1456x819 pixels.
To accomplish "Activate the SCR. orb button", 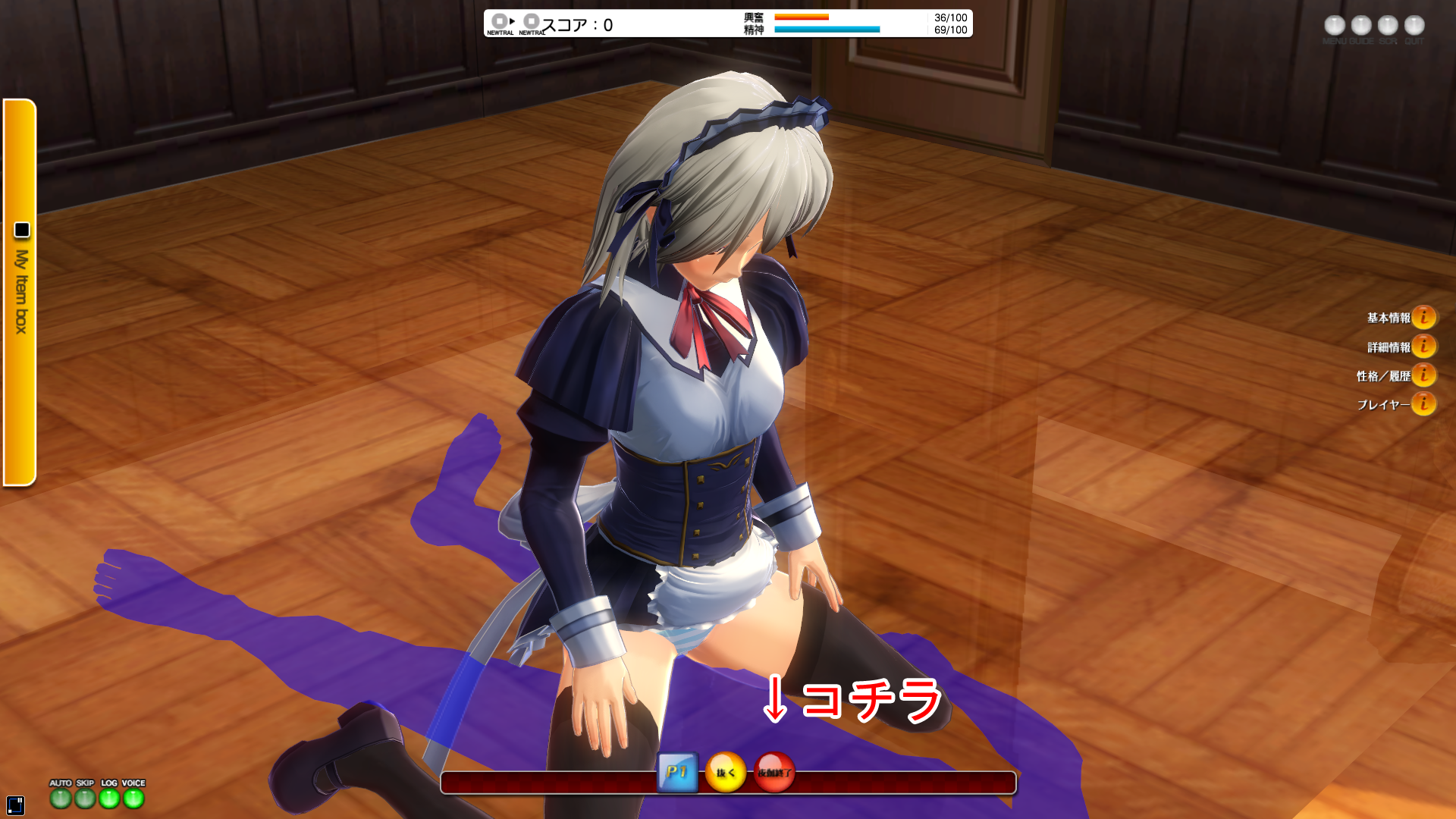I will (1388, 26).
